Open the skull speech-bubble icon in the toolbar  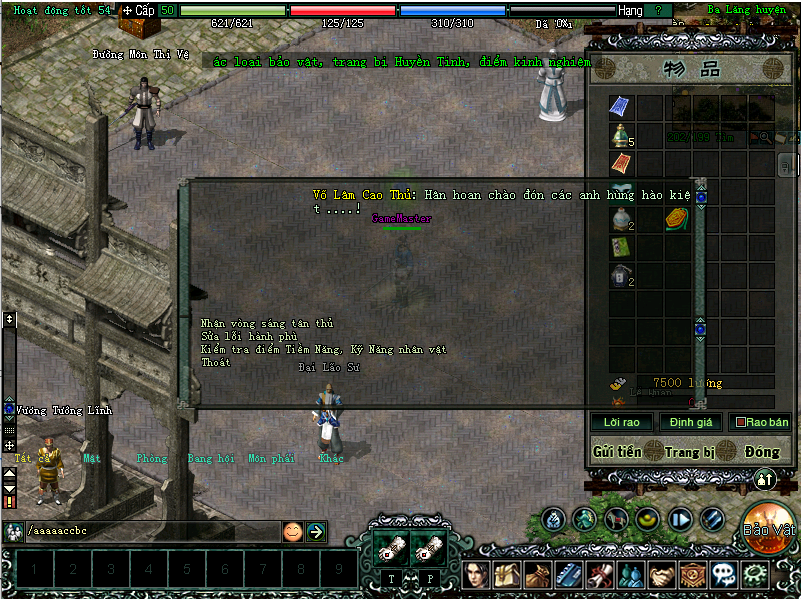point(723,575)
